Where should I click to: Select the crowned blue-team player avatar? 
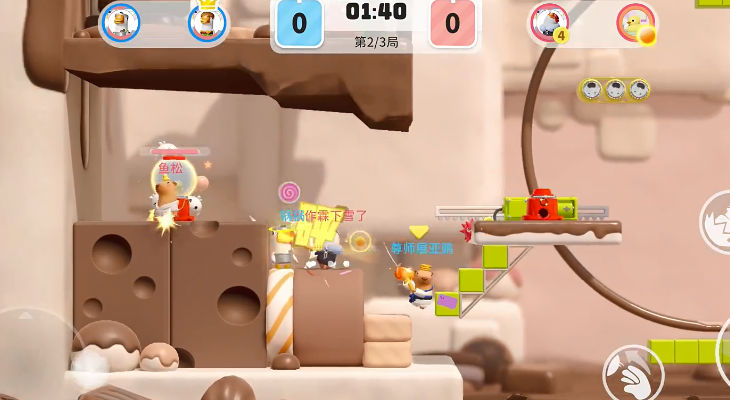(207, 23)
